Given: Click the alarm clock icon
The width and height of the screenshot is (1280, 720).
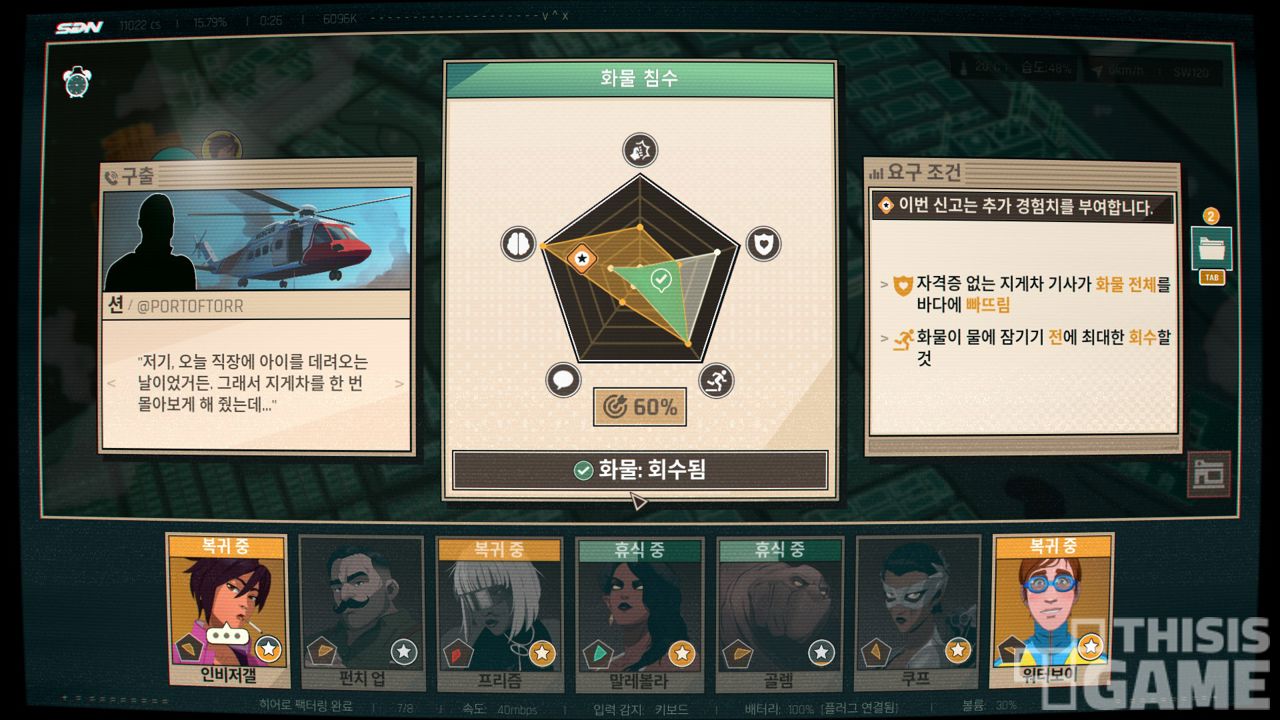Looking at the screenshot, I should pyautogui.click(x=77, y=82).
